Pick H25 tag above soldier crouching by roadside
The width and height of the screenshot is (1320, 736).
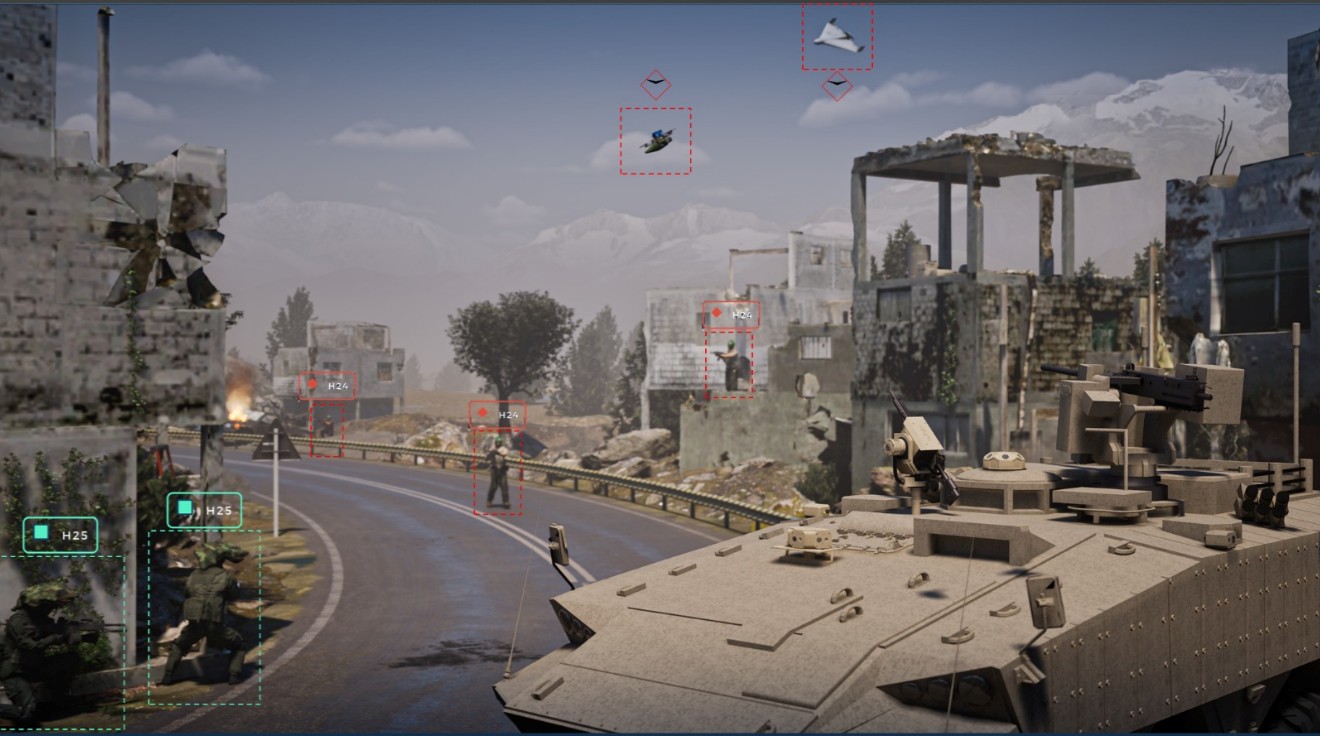(x=204, y=510)
